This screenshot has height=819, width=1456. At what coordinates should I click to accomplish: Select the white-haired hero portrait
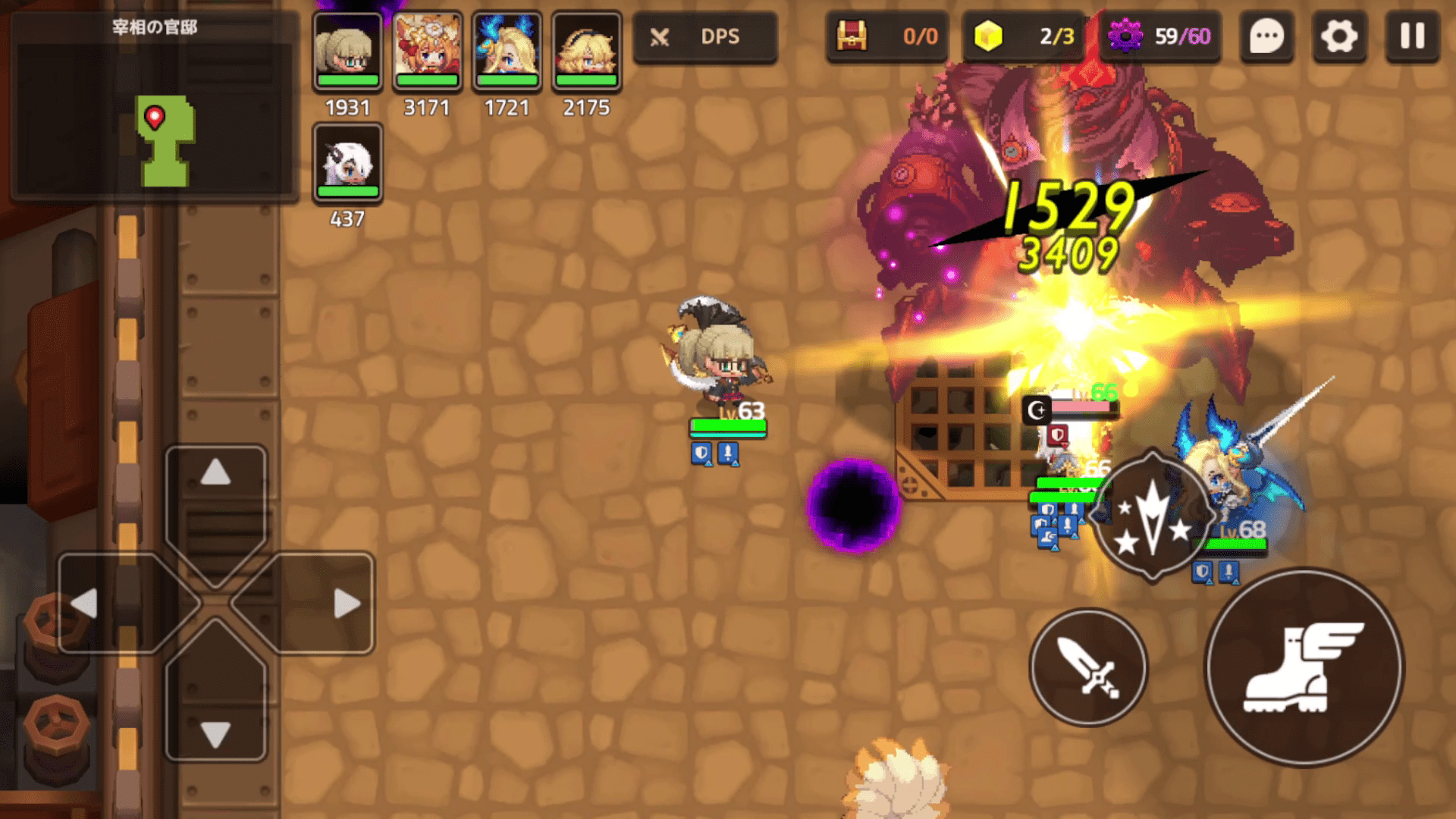pyautogui.click(x=347, y=162)
